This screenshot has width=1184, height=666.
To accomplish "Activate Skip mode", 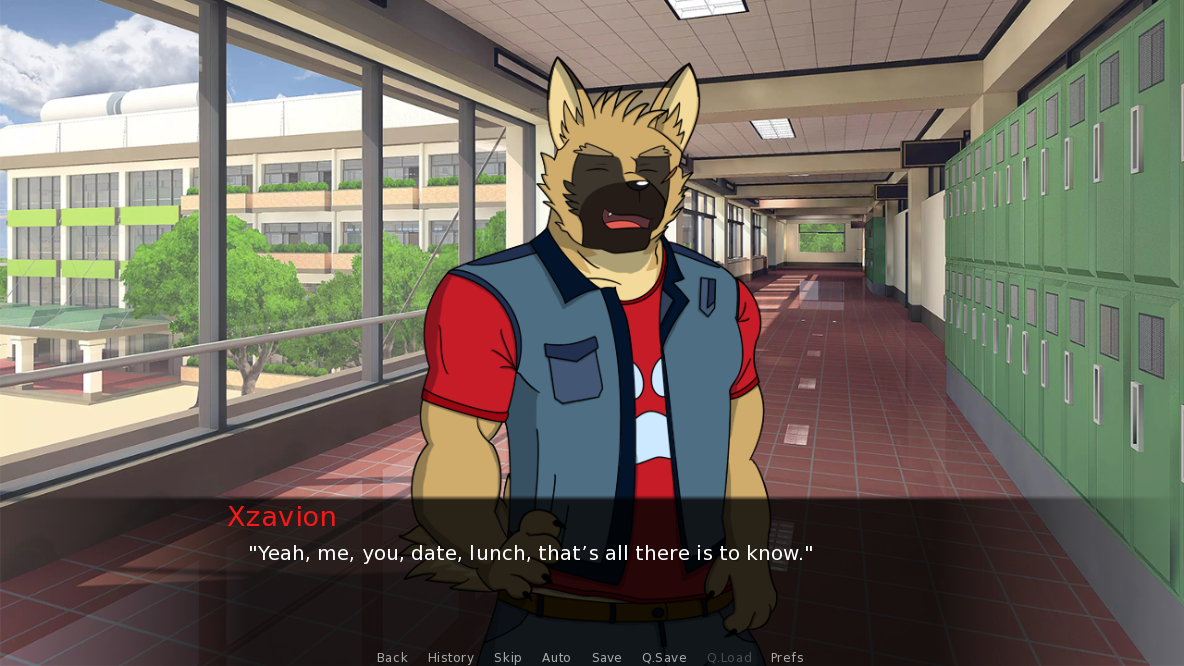I will pos(508,657).
